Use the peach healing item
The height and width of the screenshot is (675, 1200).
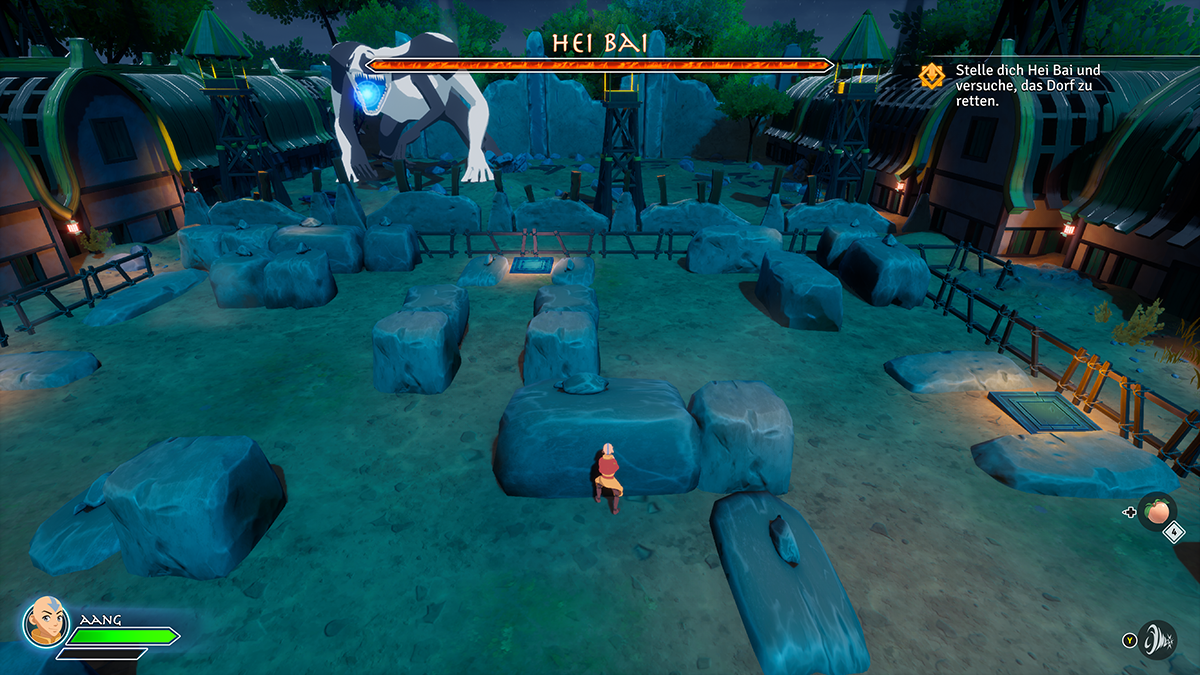[1157, 511]
